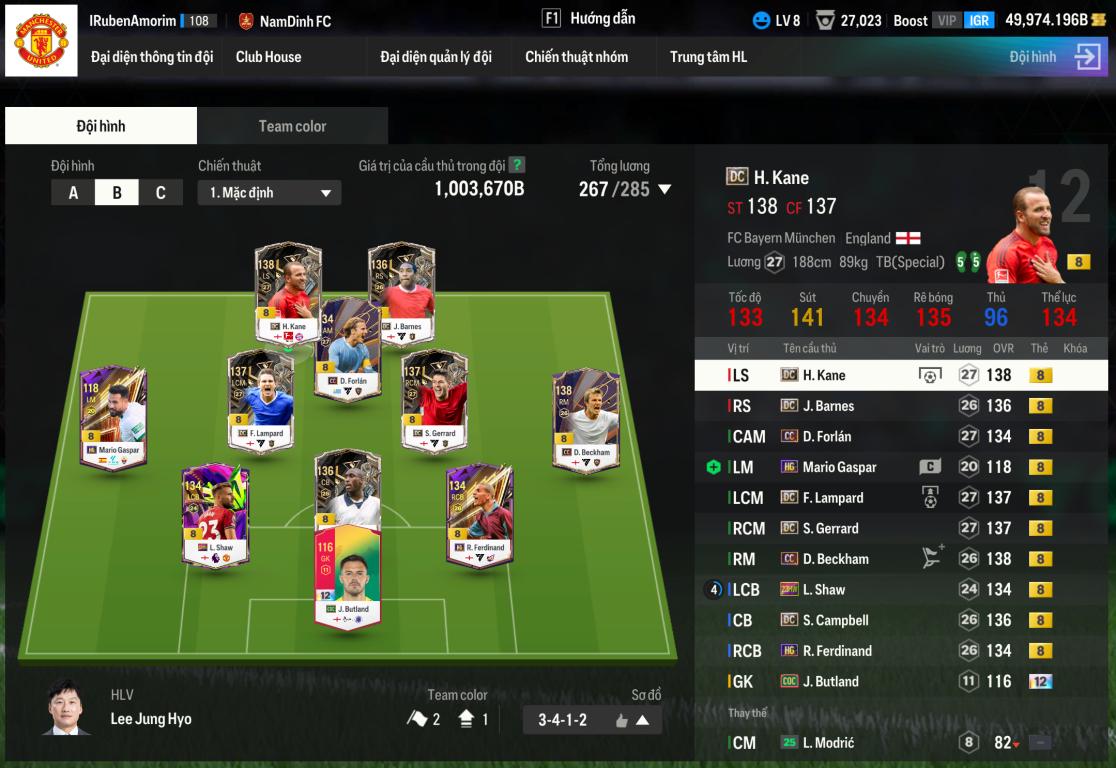Viewport: 1116px width, 768px height.
Task: Open Chiến thuật nhóm menu
Action: click(576, 57)
